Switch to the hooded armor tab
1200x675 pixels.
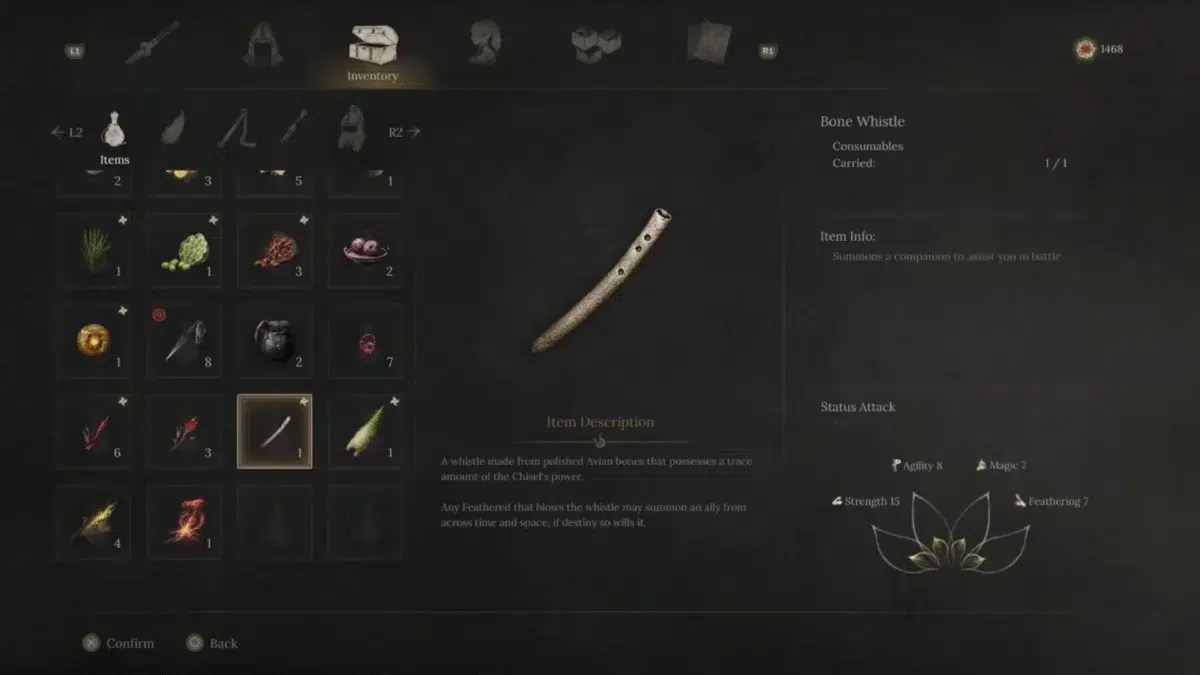point(262,43)
